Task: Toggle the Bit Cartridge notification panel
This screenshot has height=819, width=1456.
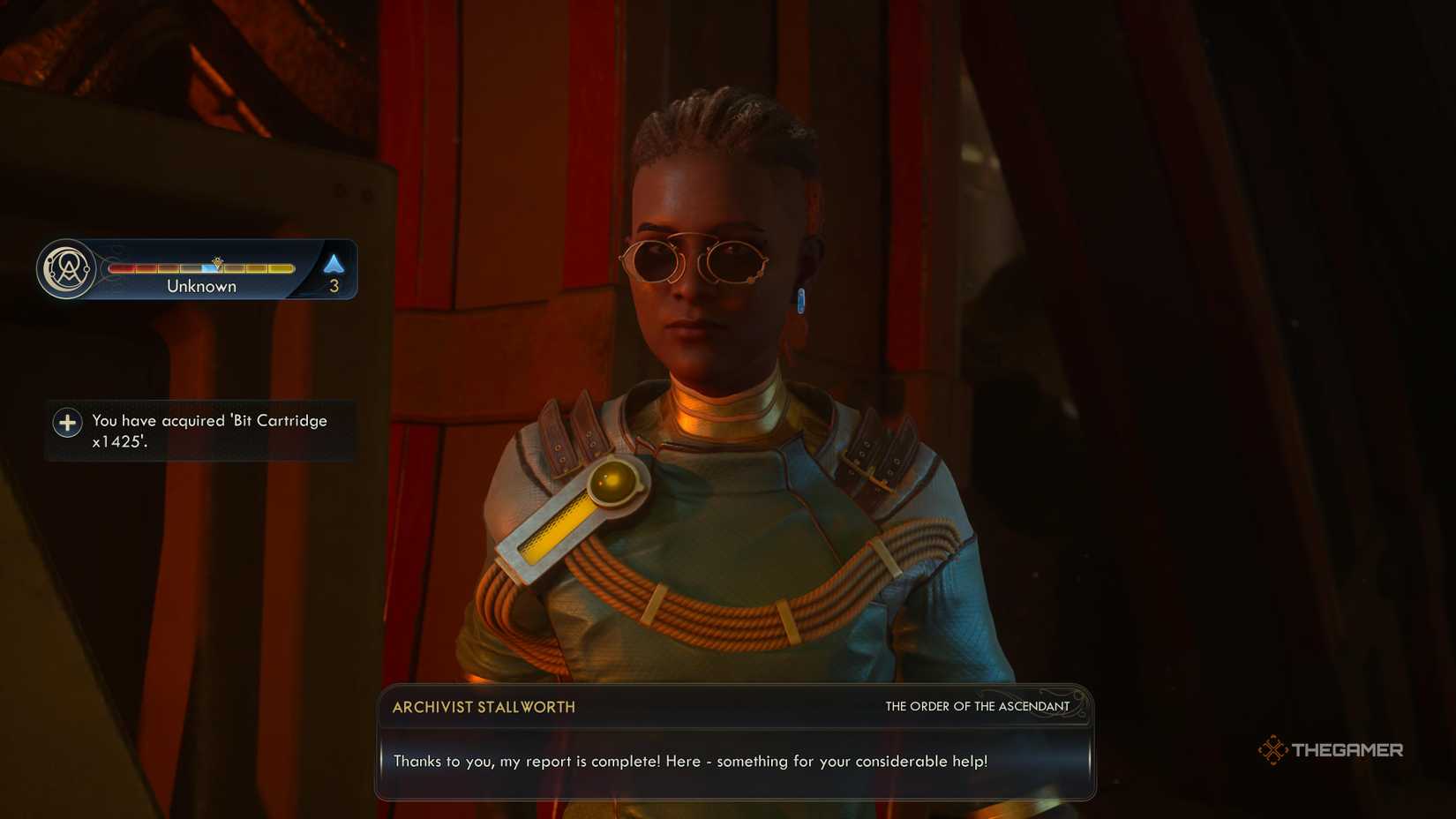Action: (x=199, y=430)
